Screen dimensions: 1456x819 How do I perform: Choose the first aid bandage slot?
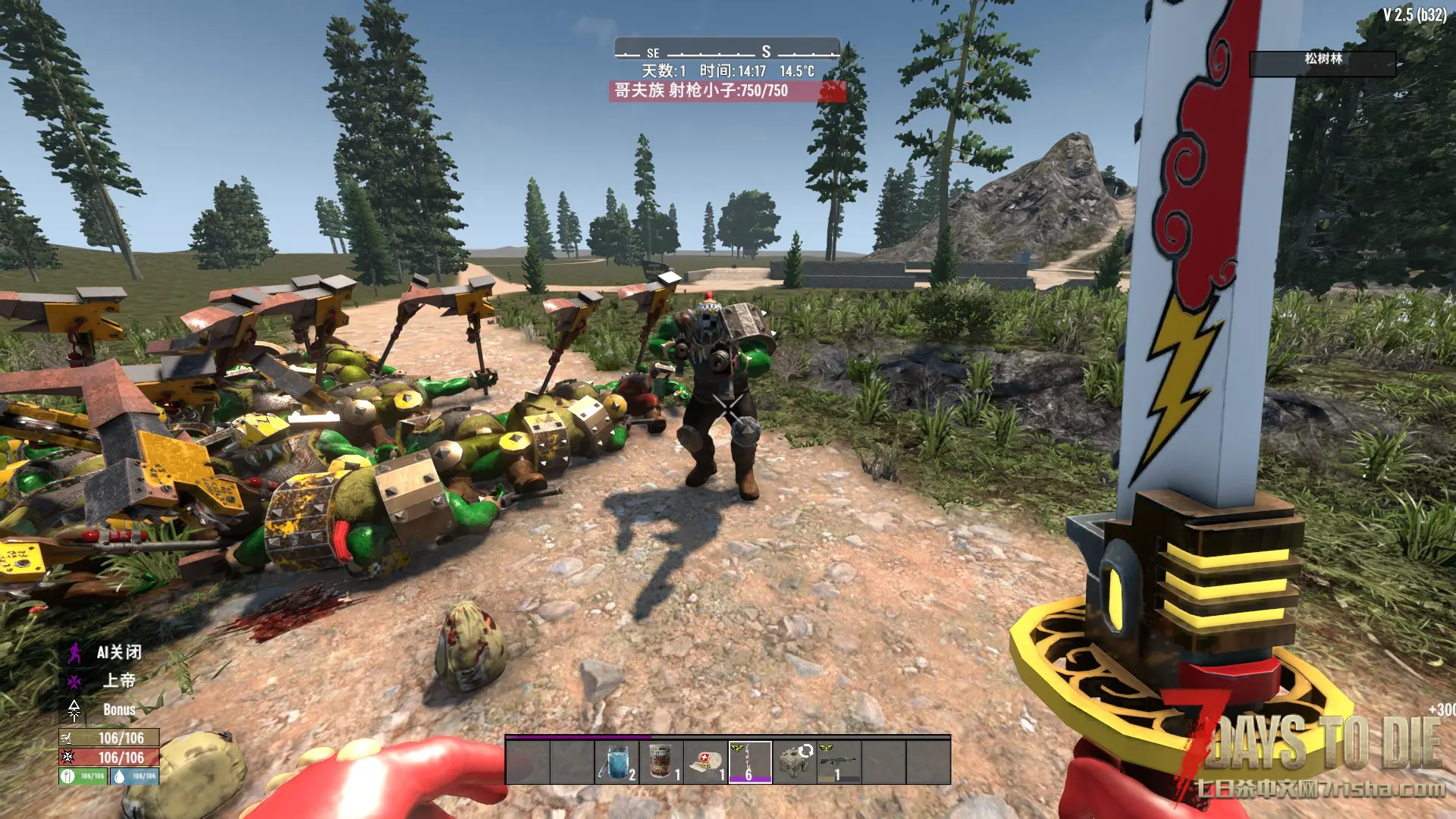705,762
